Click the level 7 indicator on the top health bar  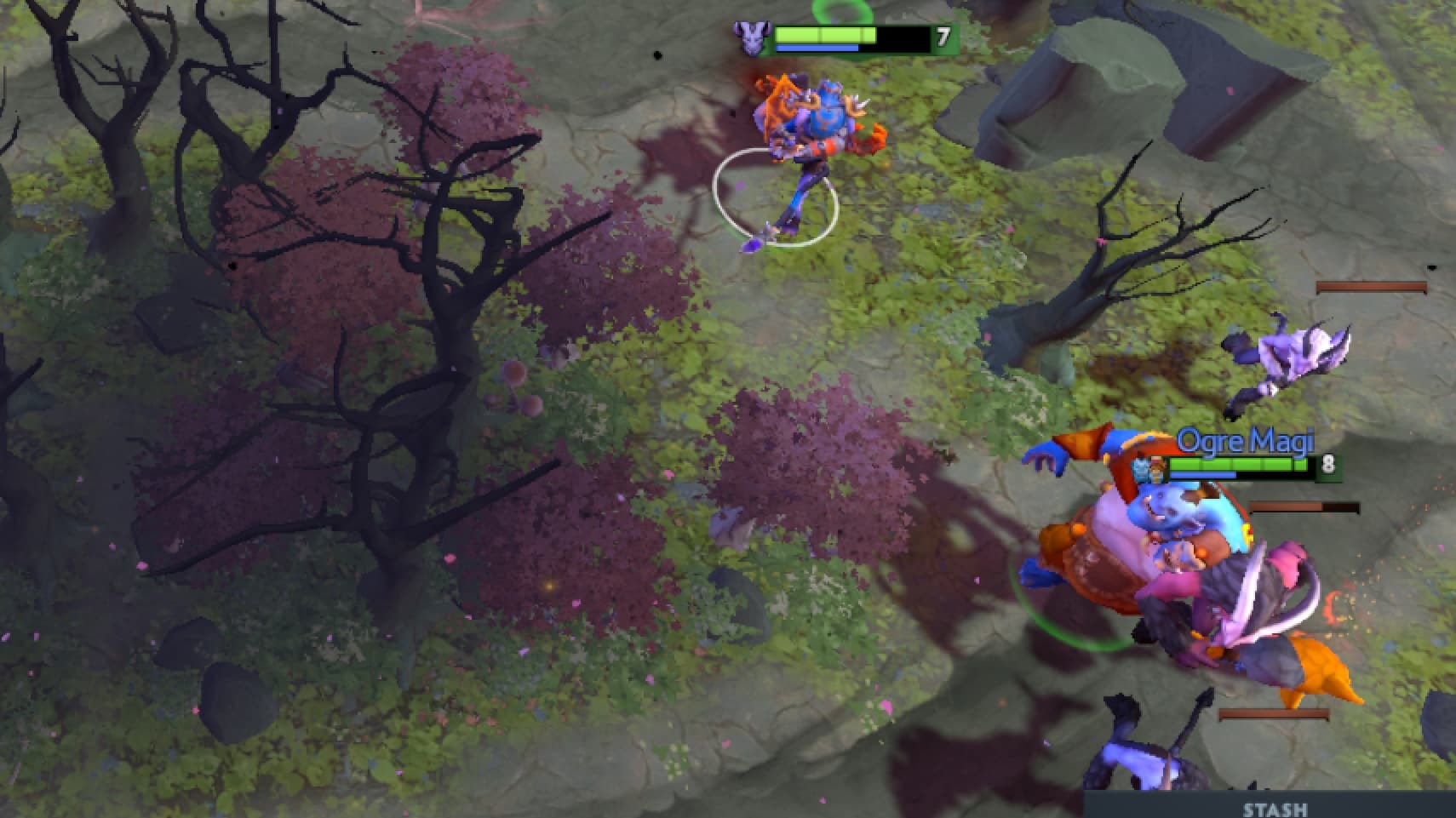pyautogui.click(x=940, y=37)
